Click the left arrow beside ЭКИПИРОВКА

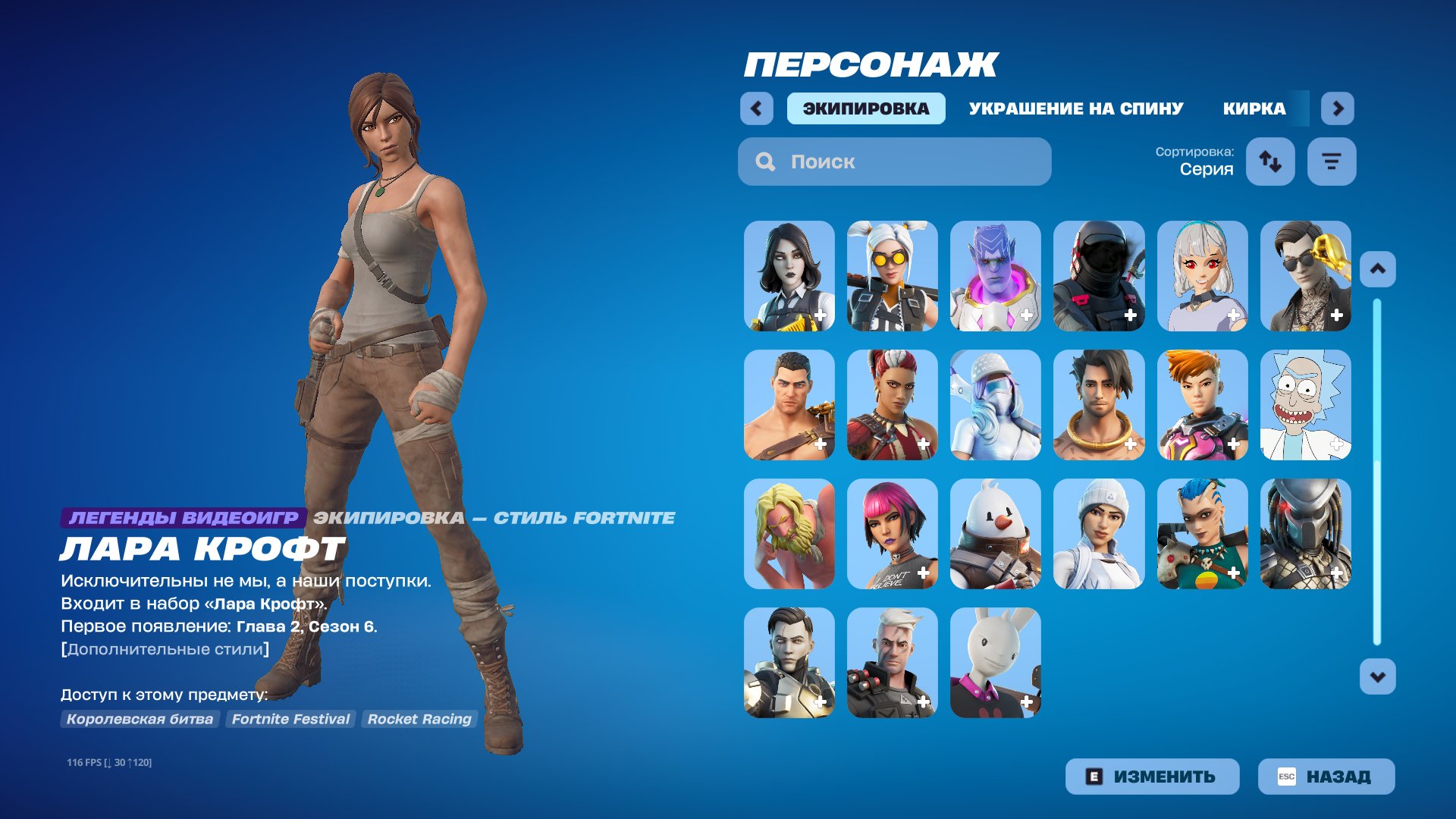(755, 108)
